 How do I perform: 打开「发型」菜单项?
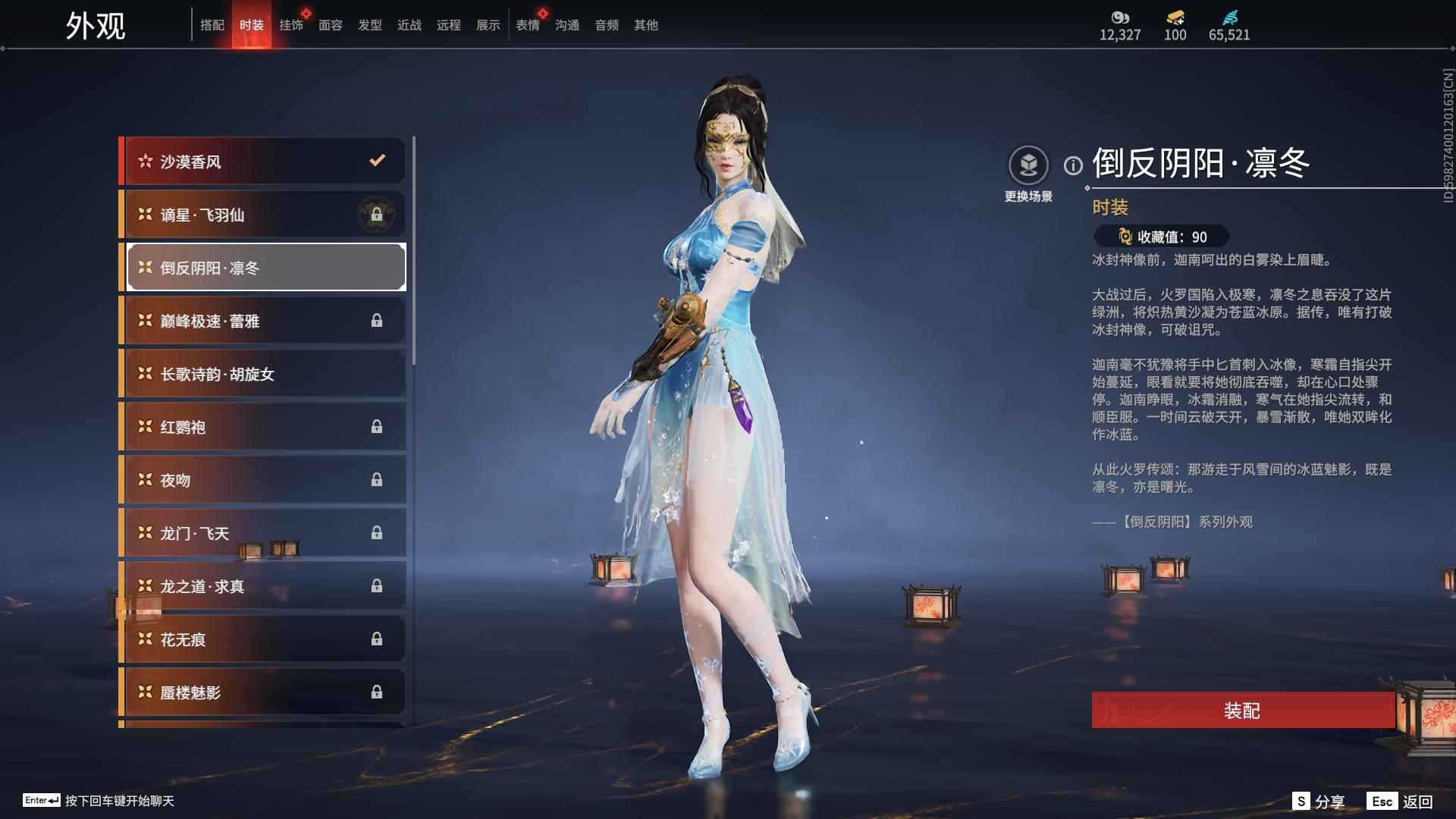tap(370, 24)
